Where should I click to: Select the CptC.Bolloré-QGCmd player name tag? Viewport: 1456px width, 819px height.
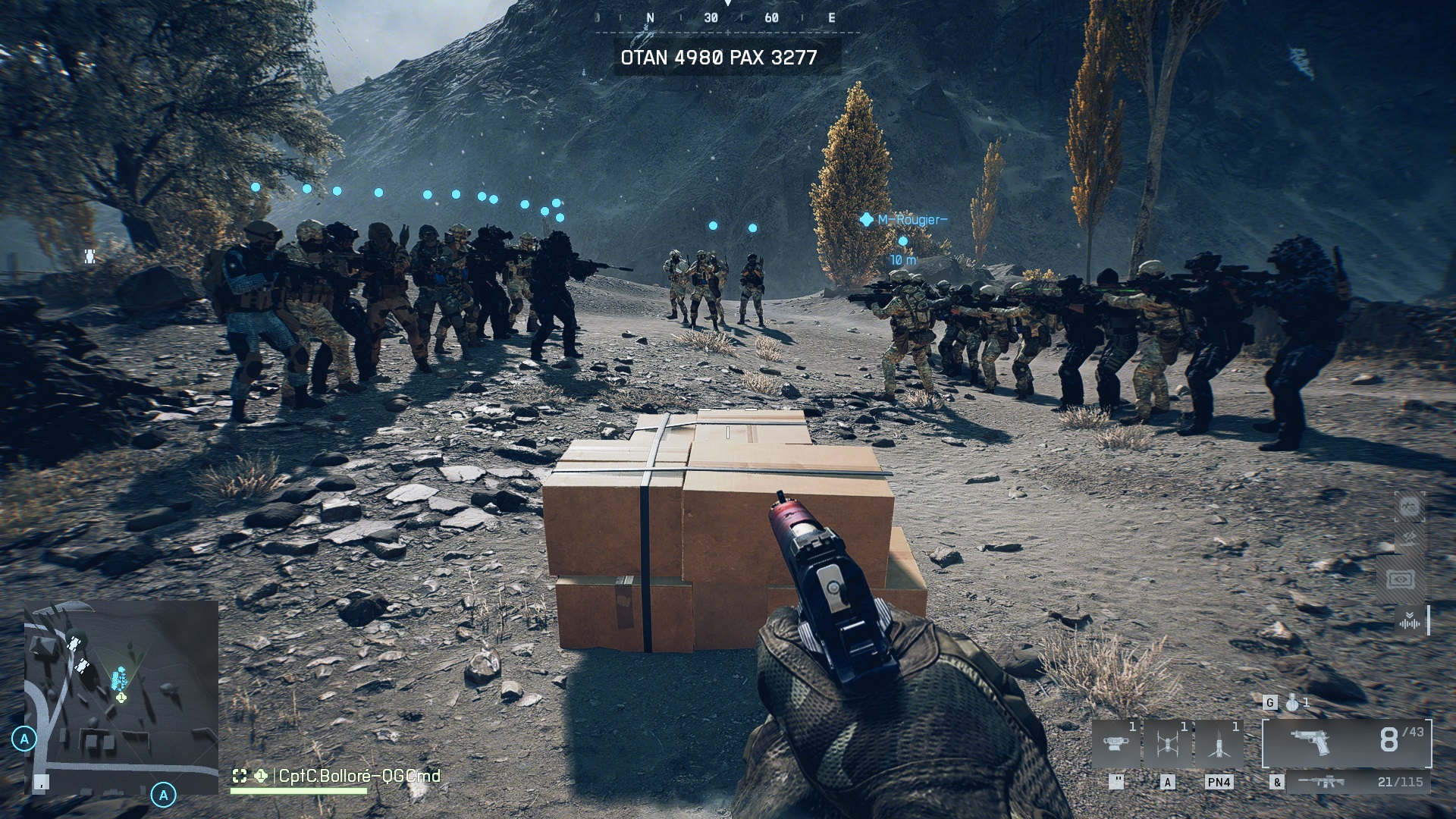[359, 776]
